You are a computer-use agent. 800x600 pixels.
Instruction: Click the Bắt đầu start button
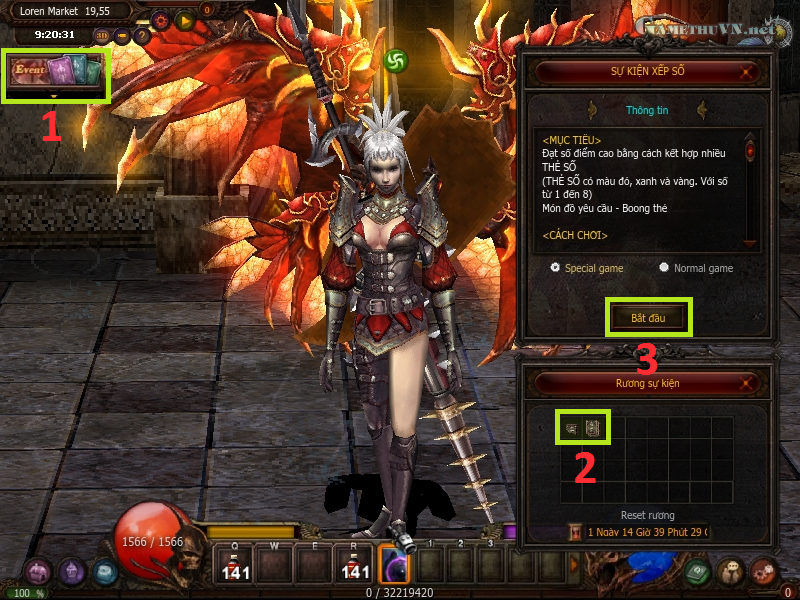(647, 317)
